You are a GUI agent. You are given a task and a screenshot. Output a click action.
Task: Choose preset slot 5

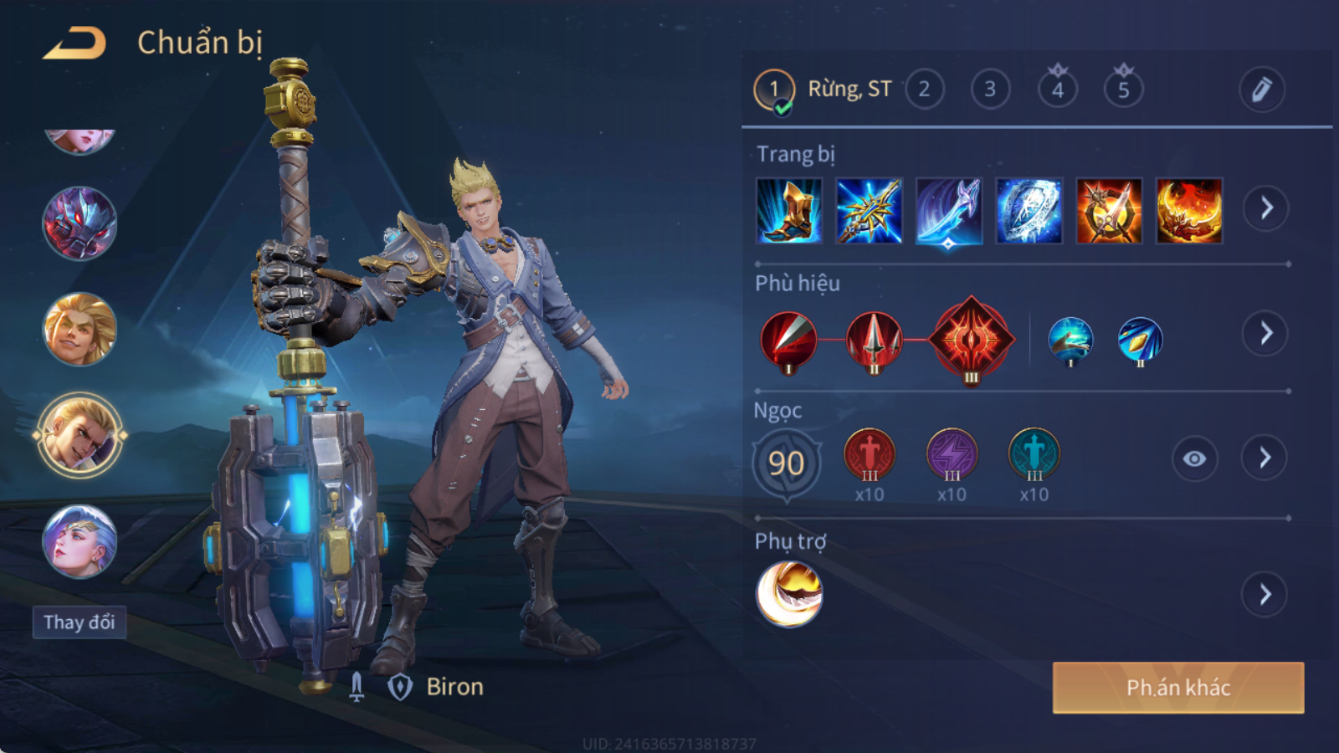click(1123, 90)
